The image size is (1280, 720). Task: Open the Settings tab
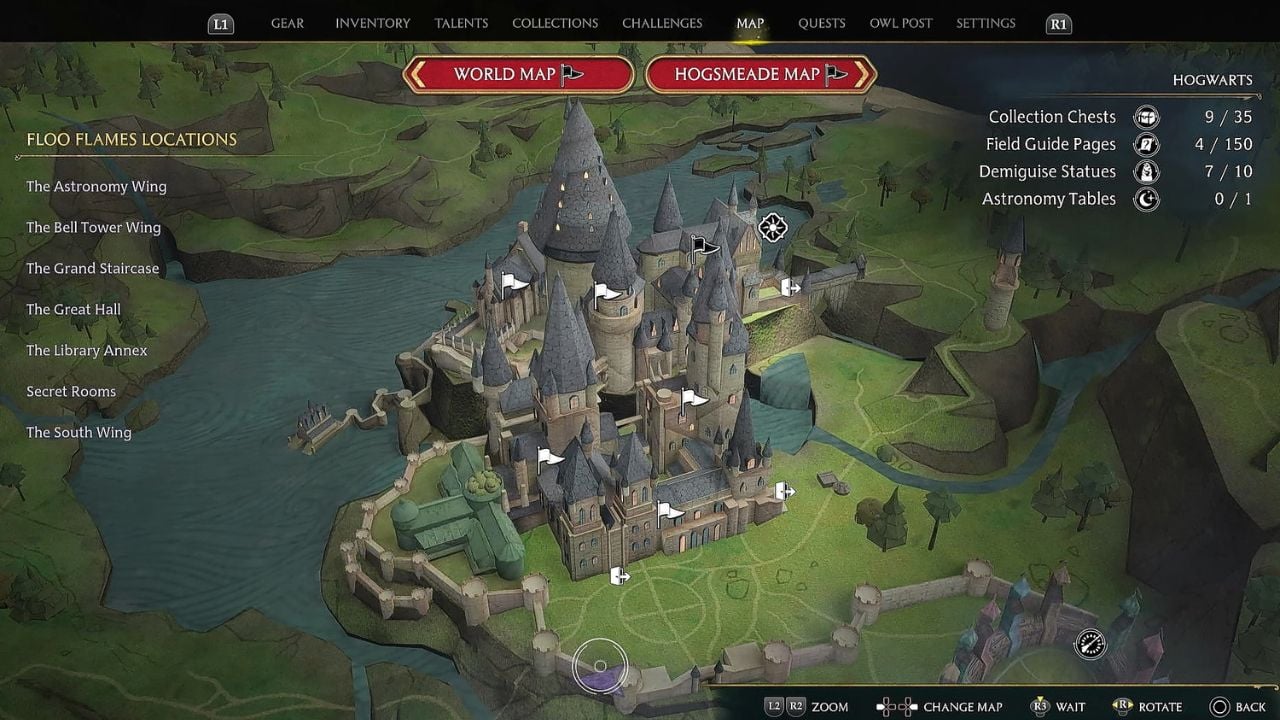click(985, 23)
